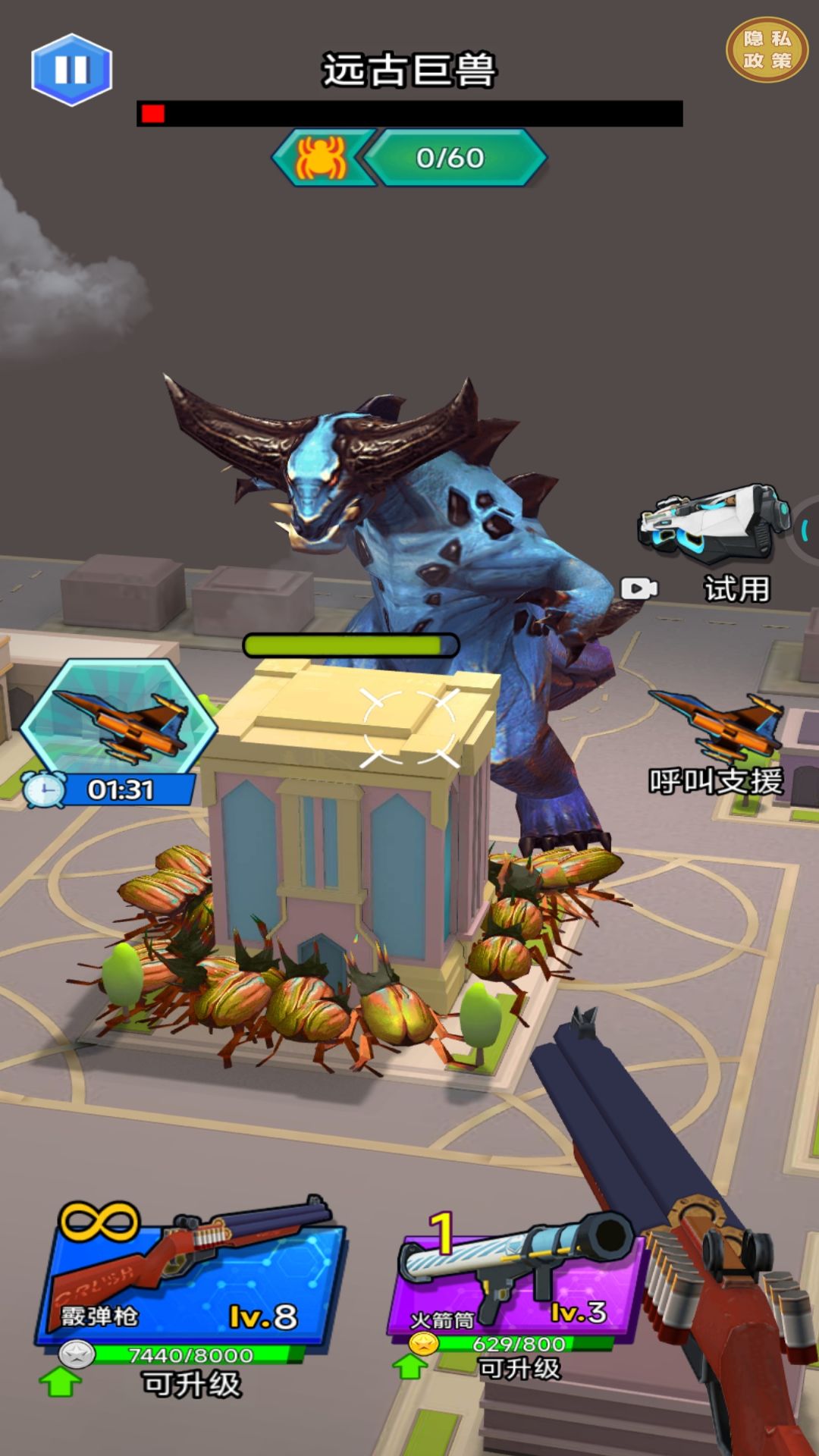This screenshot has height=1456, width=819.
Task: Upgrade the shotgun using its green arrow
Action: (60, 1382)
